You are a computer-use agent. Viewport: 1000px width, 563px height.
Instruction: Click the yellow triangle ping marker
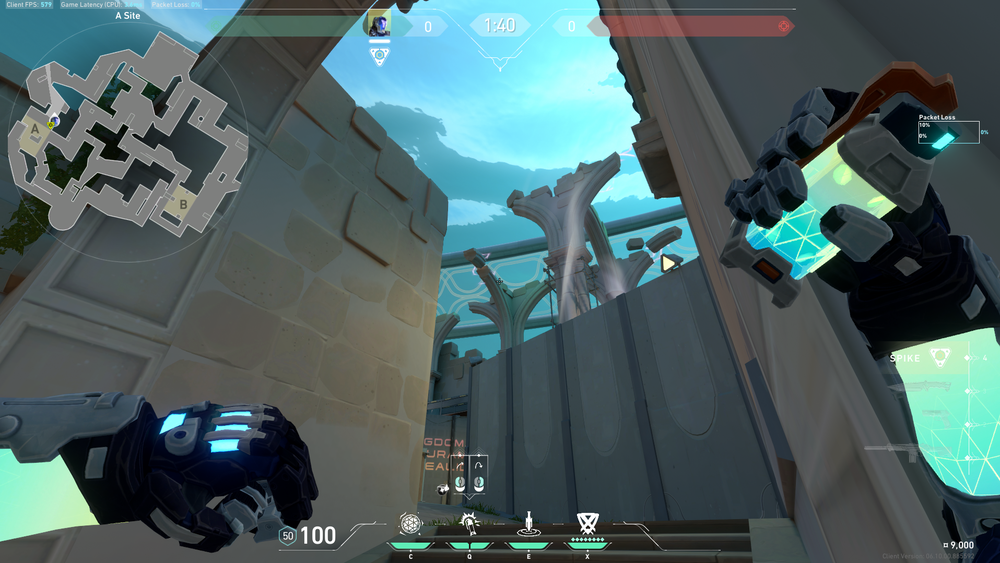(668, 263)
